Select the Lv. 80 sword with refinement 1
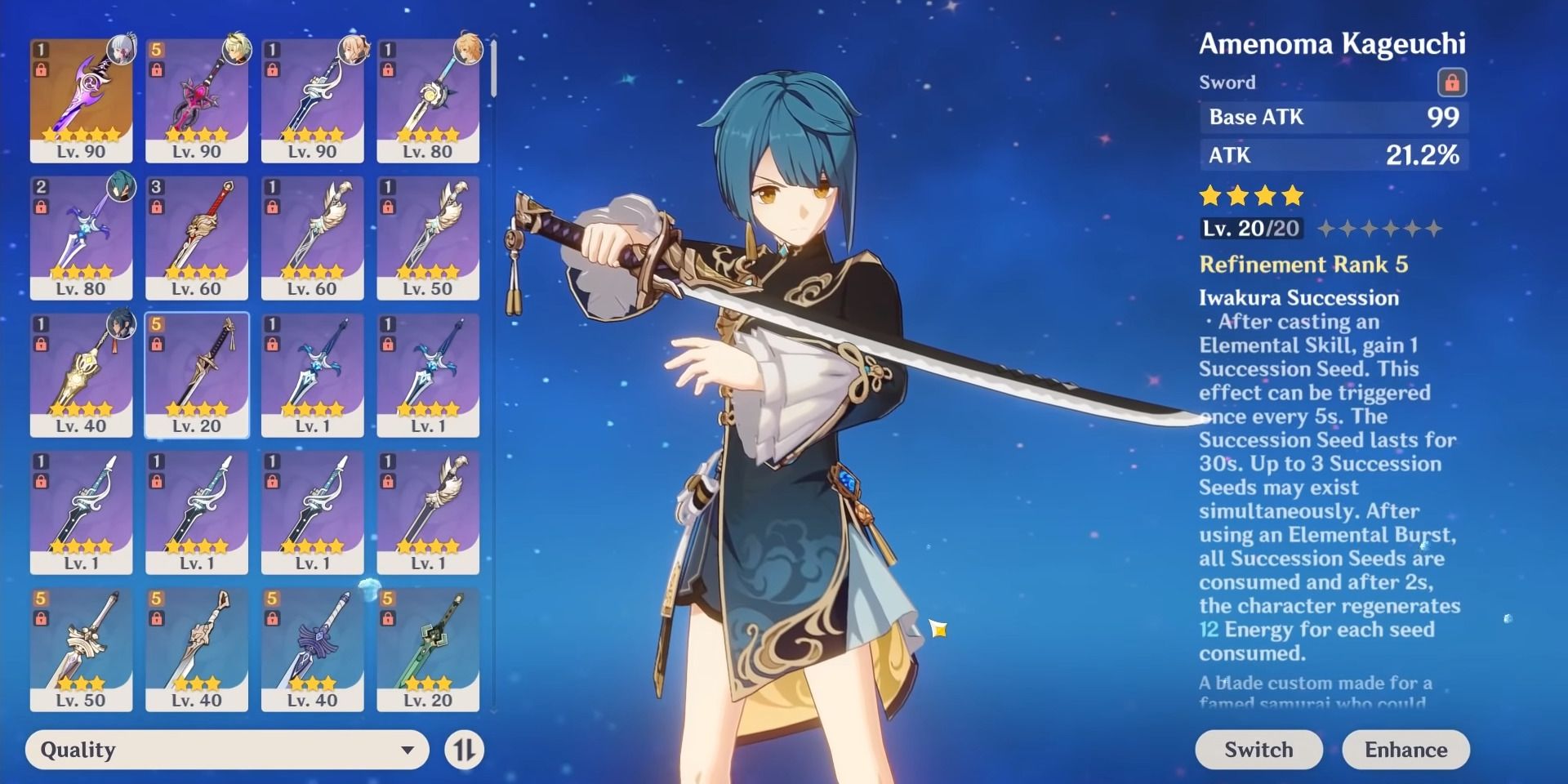Image resolution: width=1568 pixels, height=784 pixels. [x=428, y=100]
